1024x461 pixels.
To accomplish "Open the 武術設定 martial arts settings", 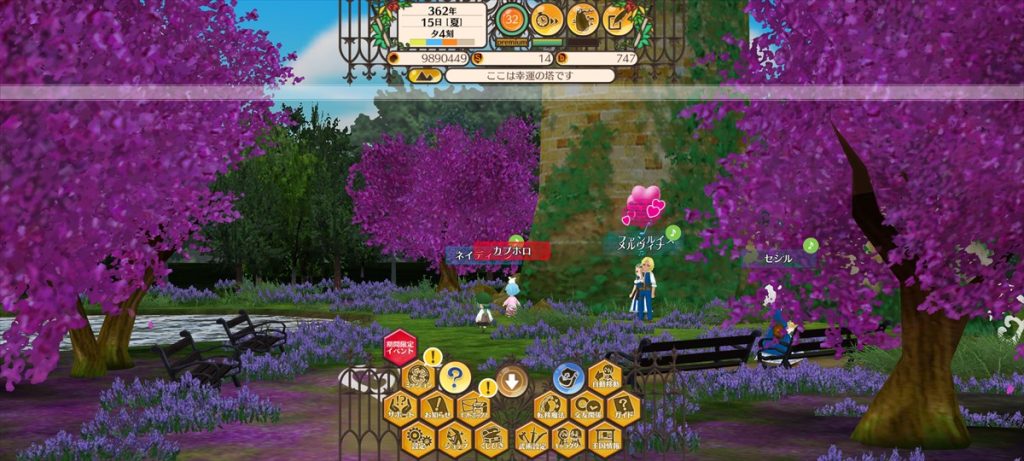I will click(531, 438).
